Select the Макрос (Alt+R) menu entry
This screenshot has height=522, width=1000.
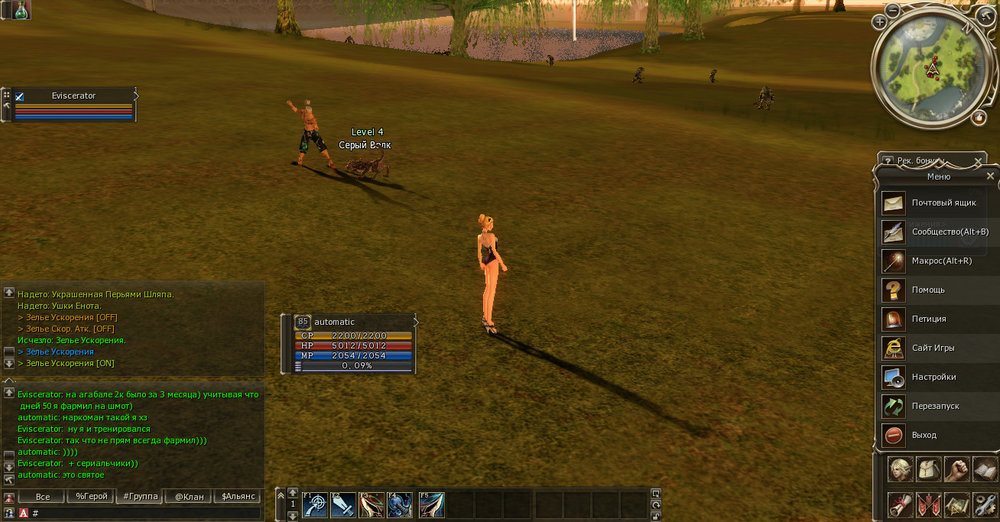pyautogui.click(x=935, y=261)
